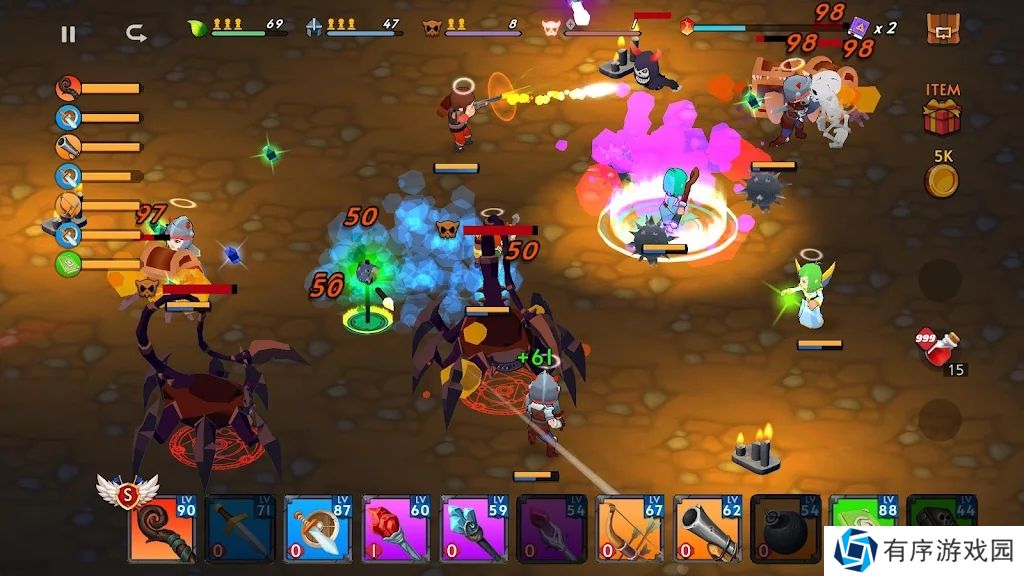
Task: Choose the level 87 sword and shield slot
Action: (319, 528)
